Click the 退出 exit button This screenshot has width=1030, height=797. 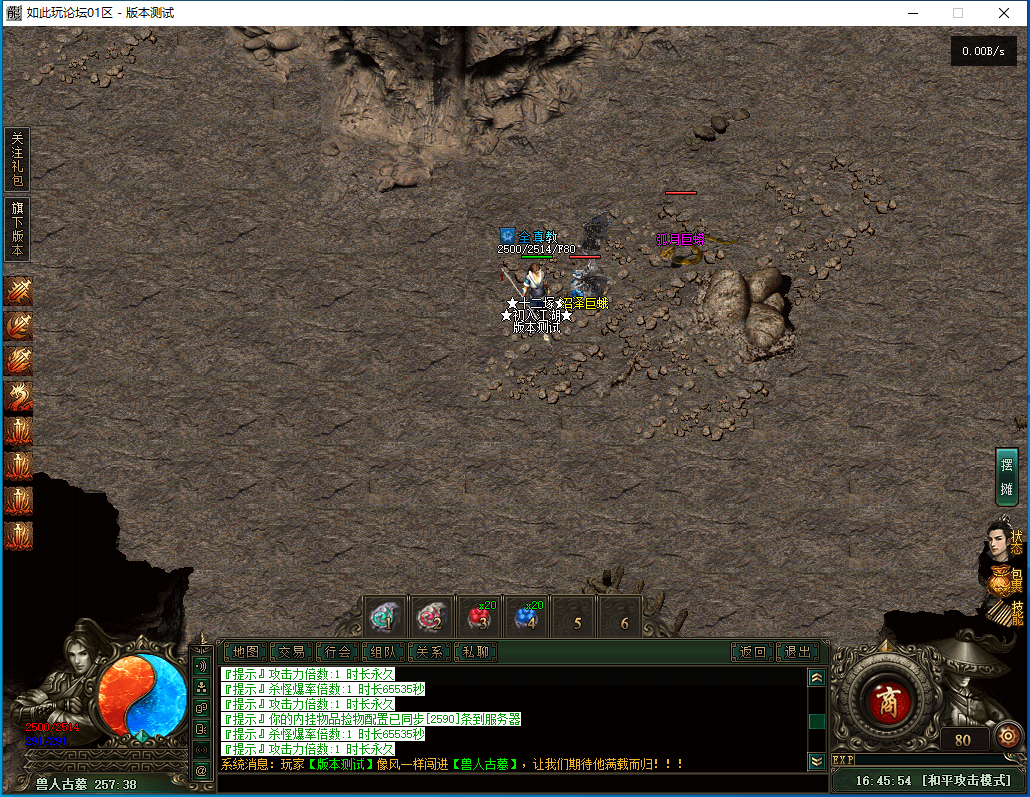pyautogui.click(x=798, y=652)
